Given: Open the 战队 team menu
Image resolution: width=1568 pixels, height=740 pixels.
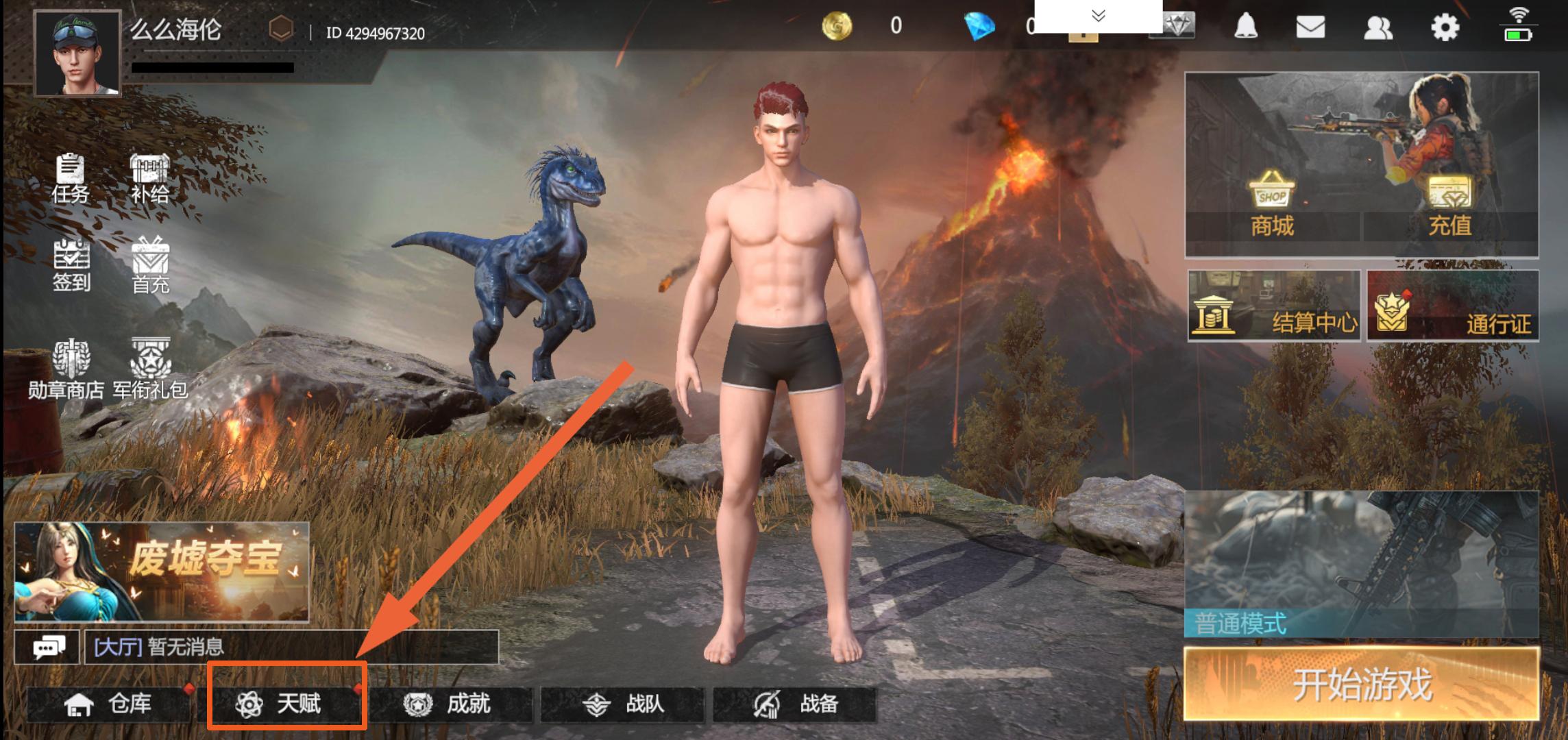Looking at the screenshot, I should tap(622, 704).
